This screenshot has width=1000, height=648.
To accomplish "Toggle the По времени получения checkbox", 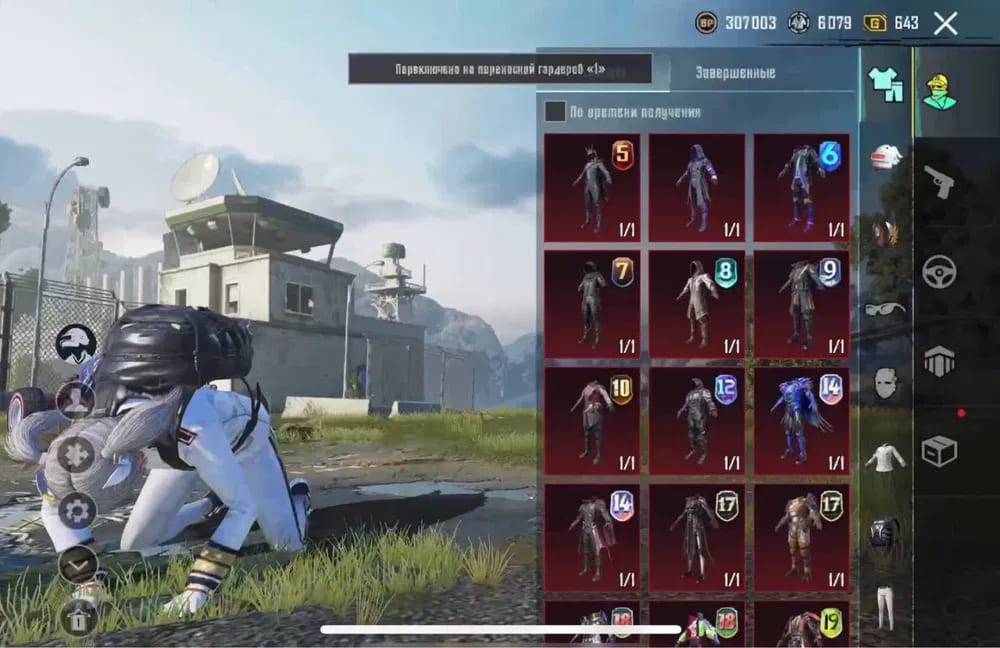I will (555, 112).
